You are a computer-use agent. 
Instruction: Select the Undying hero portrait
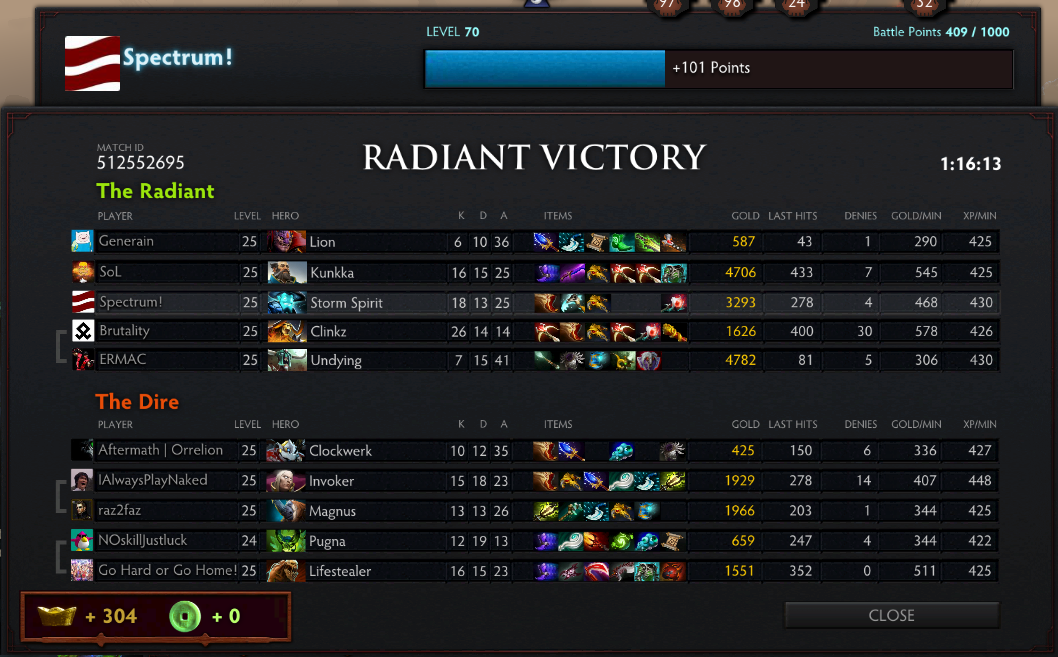(x=286, y=360)
